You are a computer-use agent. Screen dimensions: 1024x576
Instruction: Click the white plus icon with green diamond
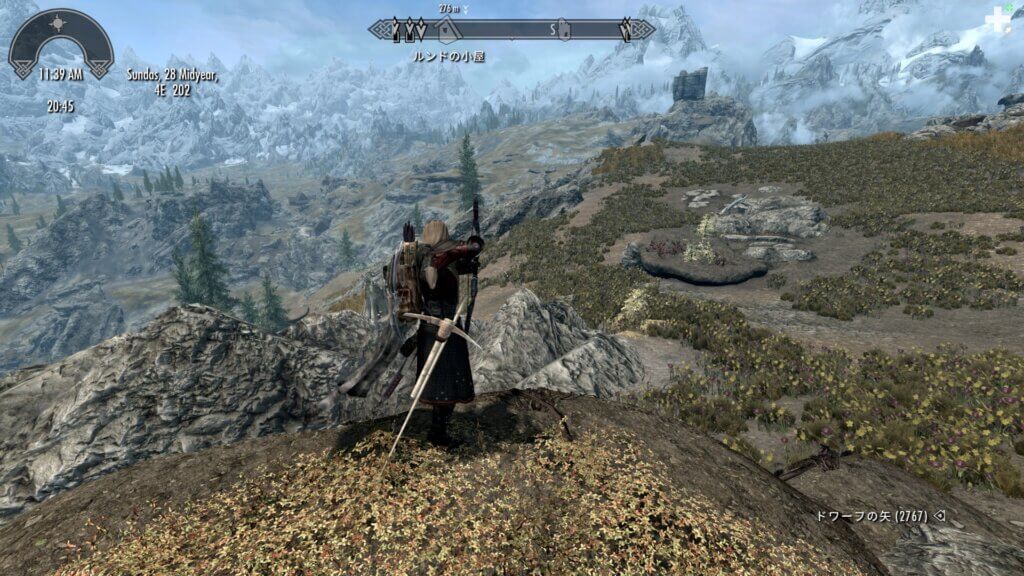pyautogui.click(x=997, y=20)
